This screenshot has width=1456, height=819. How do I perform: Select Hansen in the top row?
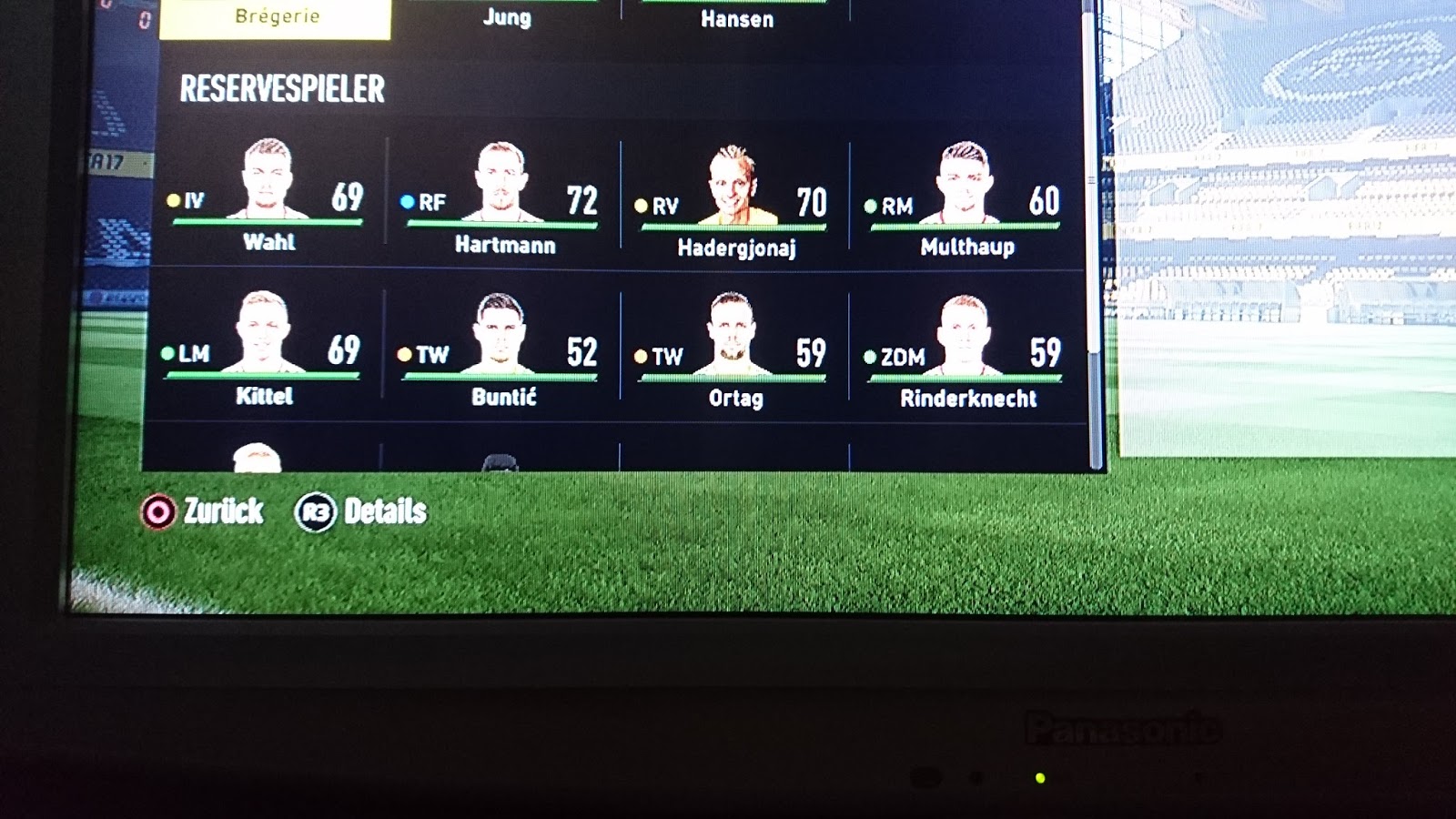point(736,18)
